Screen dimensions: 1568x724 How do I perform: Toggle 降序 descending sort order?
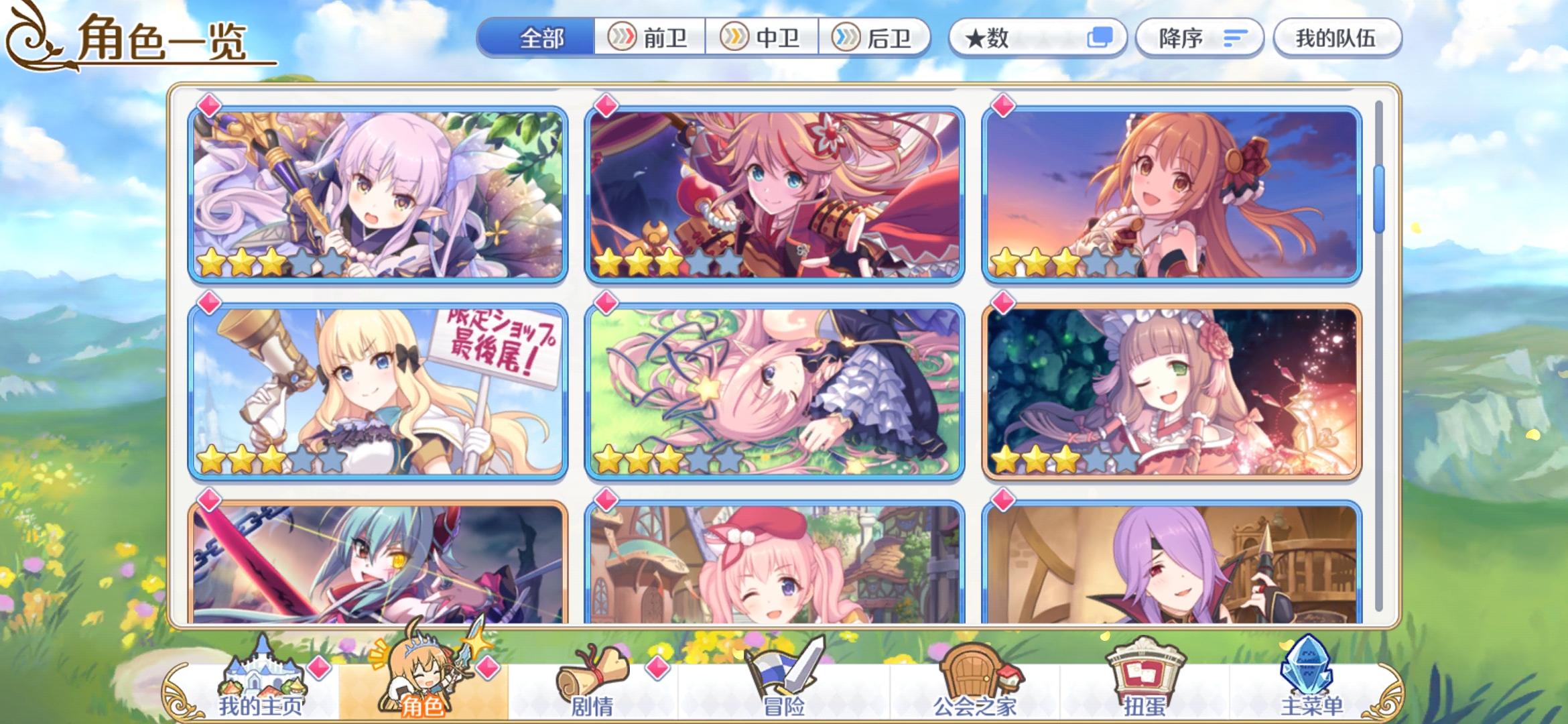1199,38
